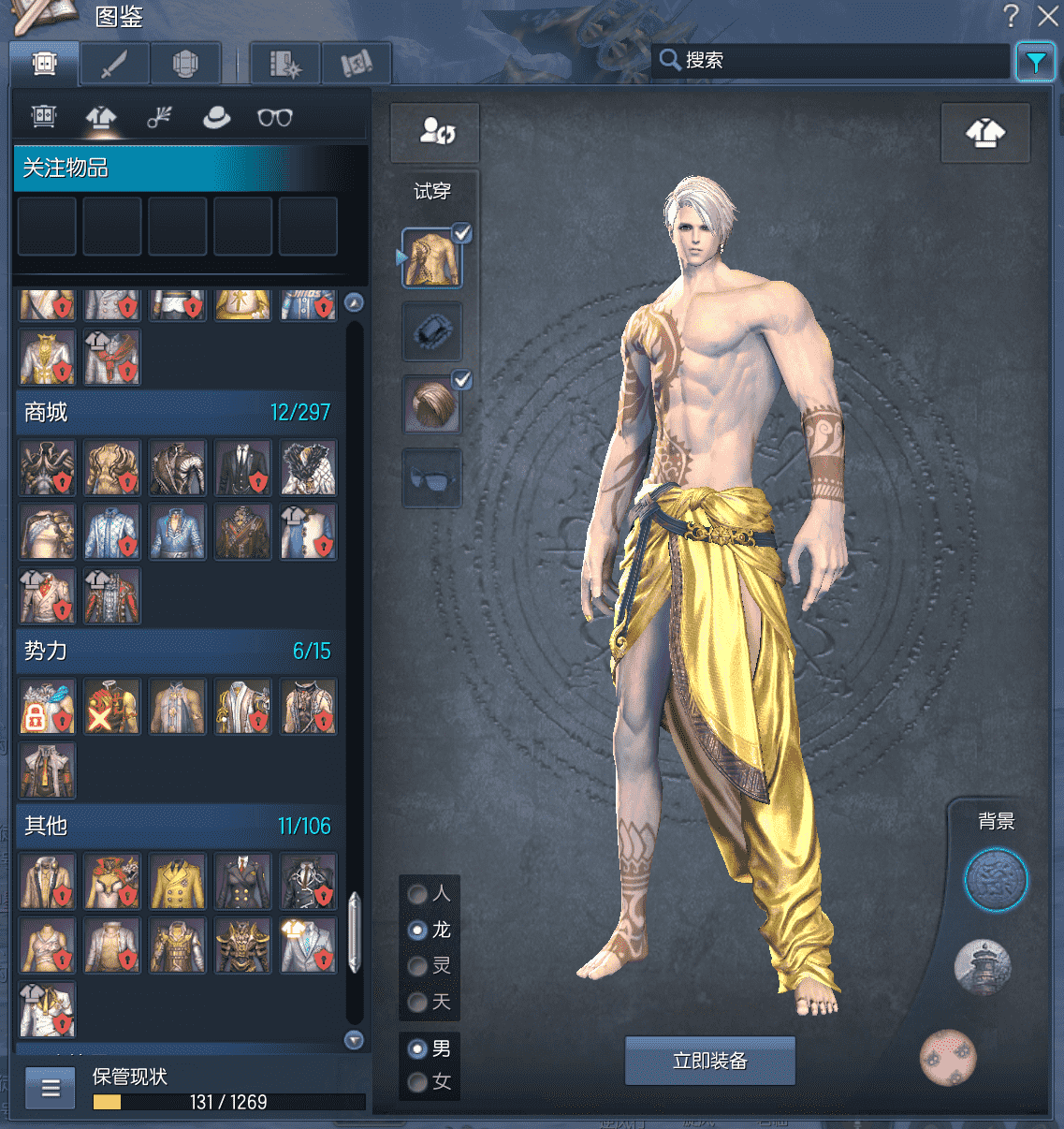
Task: Select the 男 gender option
Action: [x=418, y=1048]
